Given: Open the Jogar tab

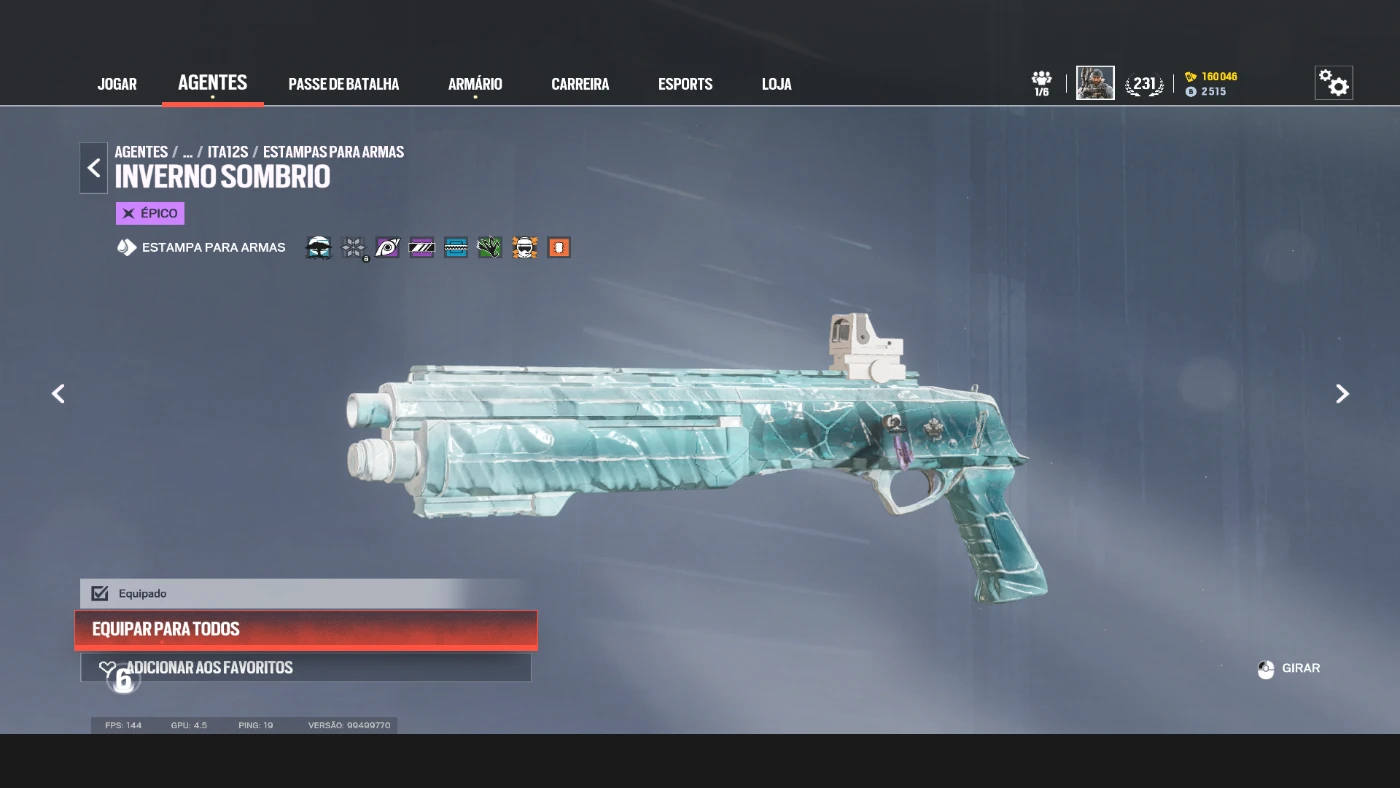Looking at the screenshot, I should pyautogui.click(x=117, y=84).
